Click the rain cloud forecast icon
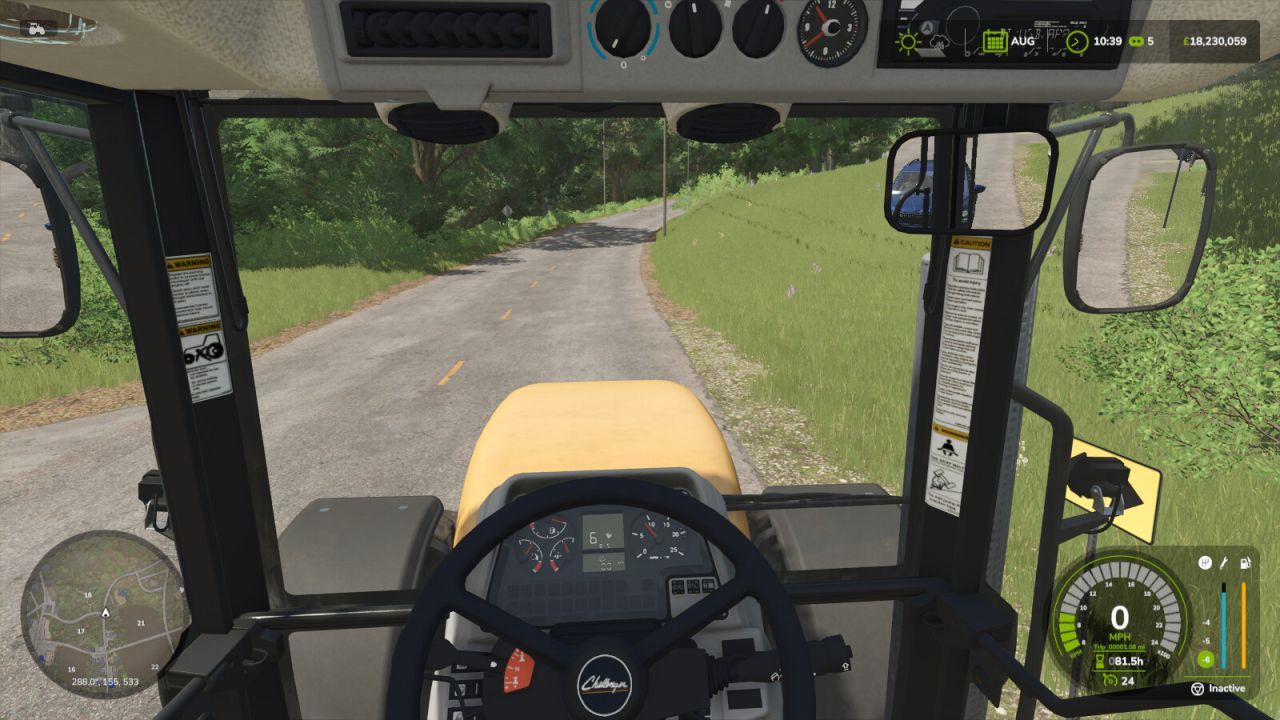The height and width of the screenshot is (720, 1280). [938, 43]
